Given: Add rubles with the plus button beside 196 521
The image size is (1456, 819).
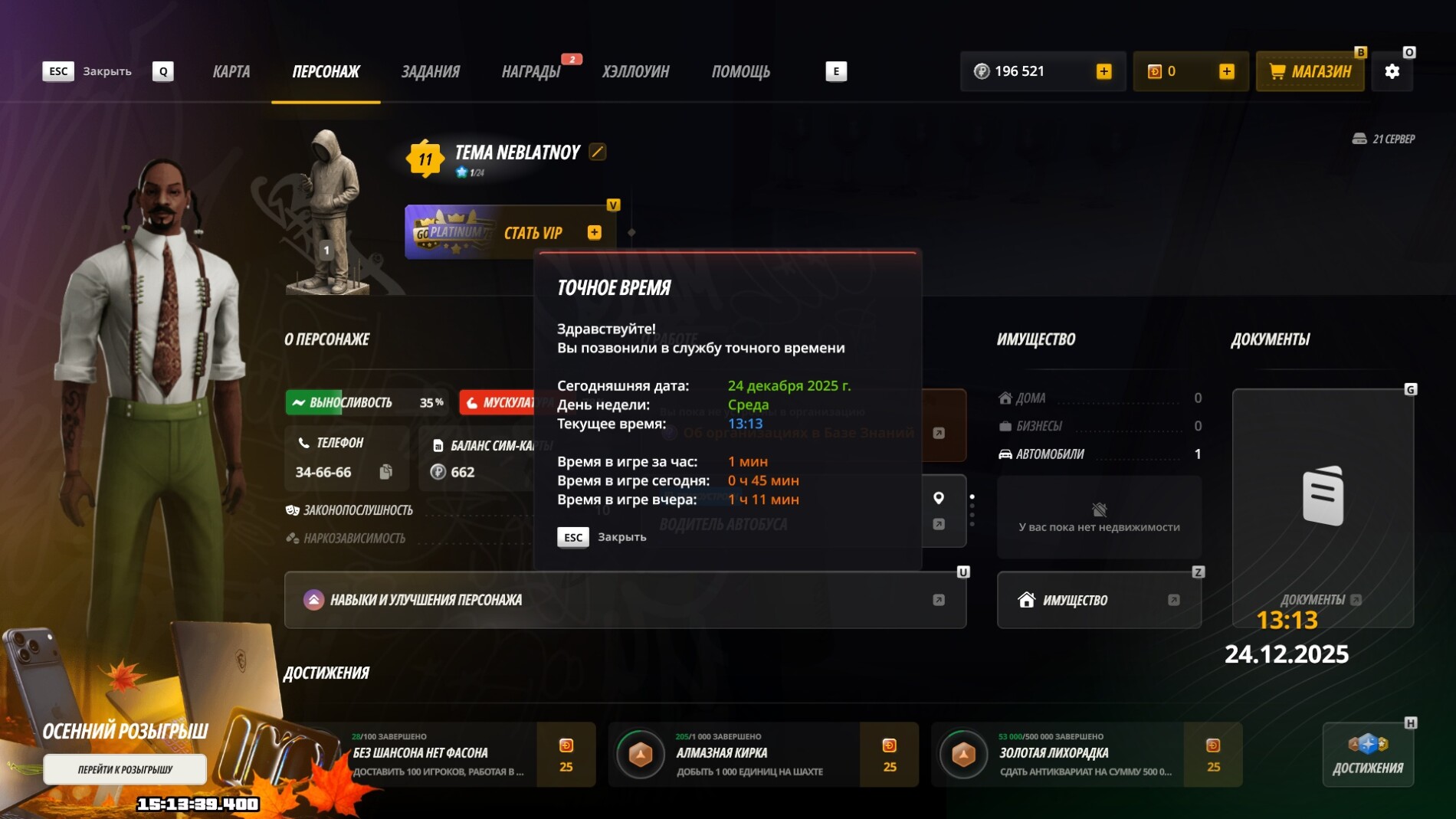Looking at the screenshot, I should point(1103,71).
